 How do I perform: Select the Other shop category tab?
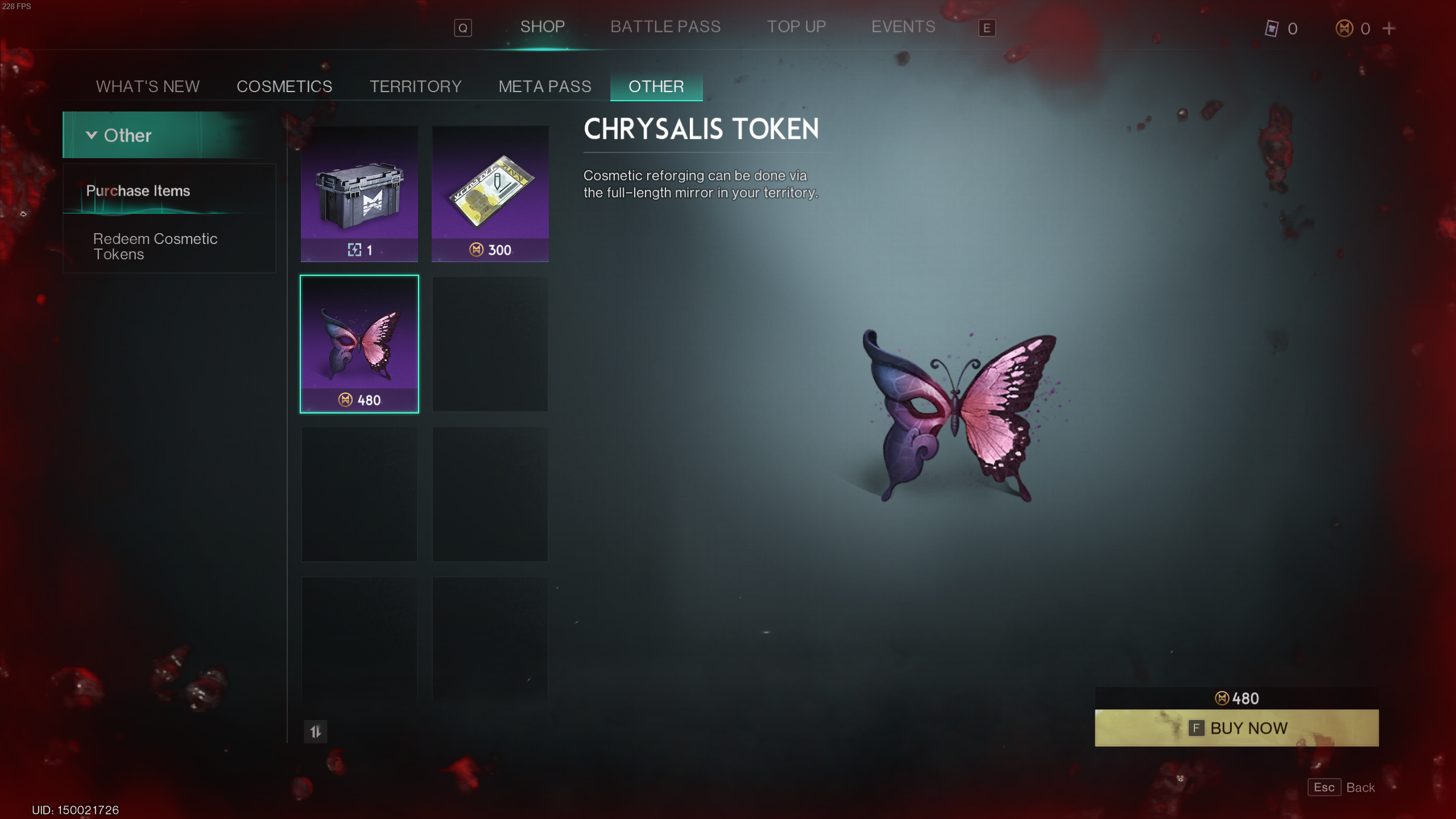click(x=656, y=86)
